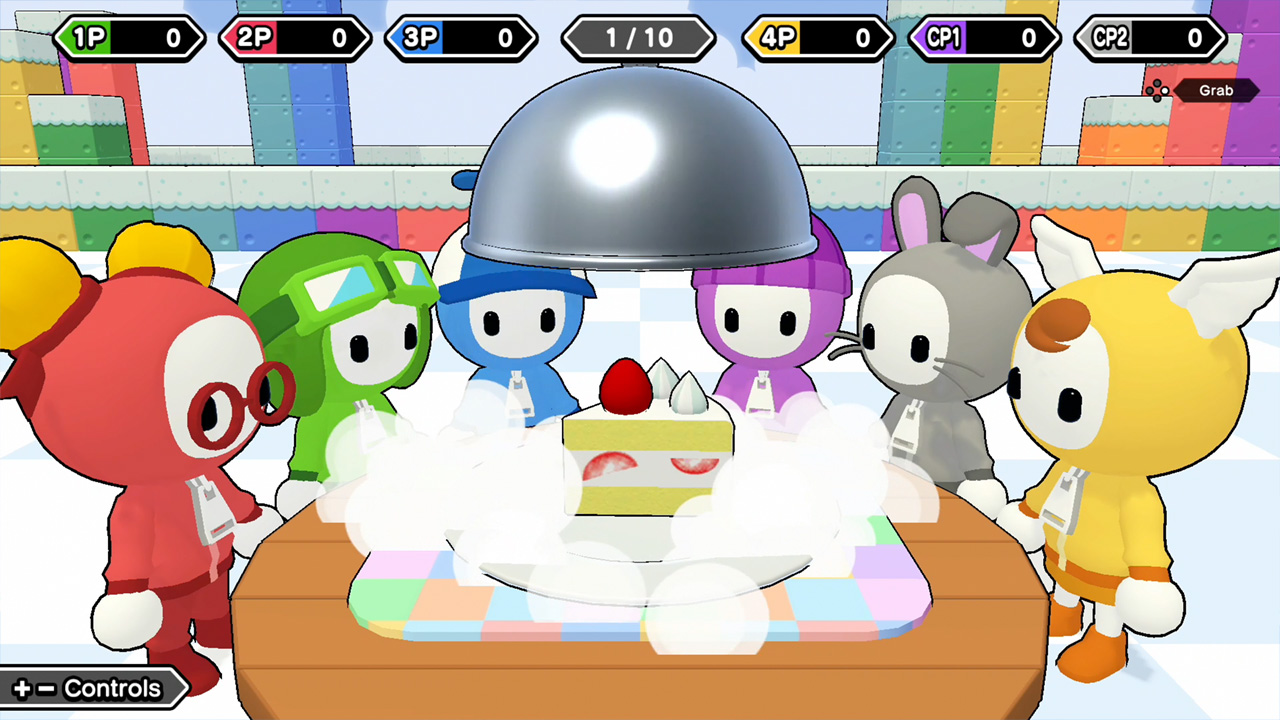Viewport: 1280px width, 720px height.
Task: Click the button-pad icon beside Grab
Action: tap(1157, 90)
